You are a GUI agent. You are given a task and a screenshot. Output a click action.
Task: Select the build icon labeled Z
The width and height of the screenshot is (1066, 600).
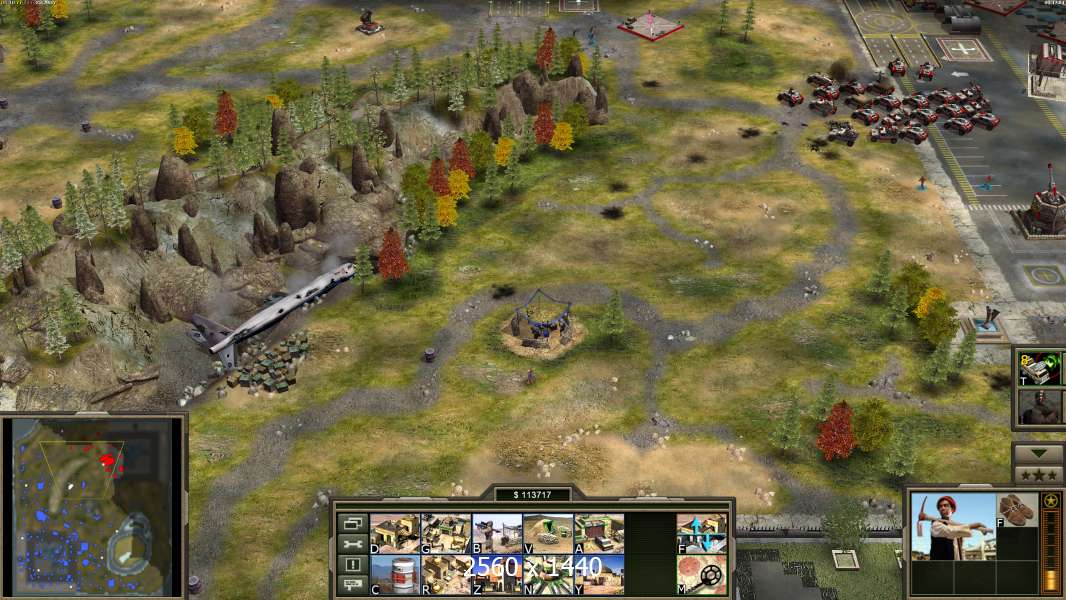pos(496,574)
